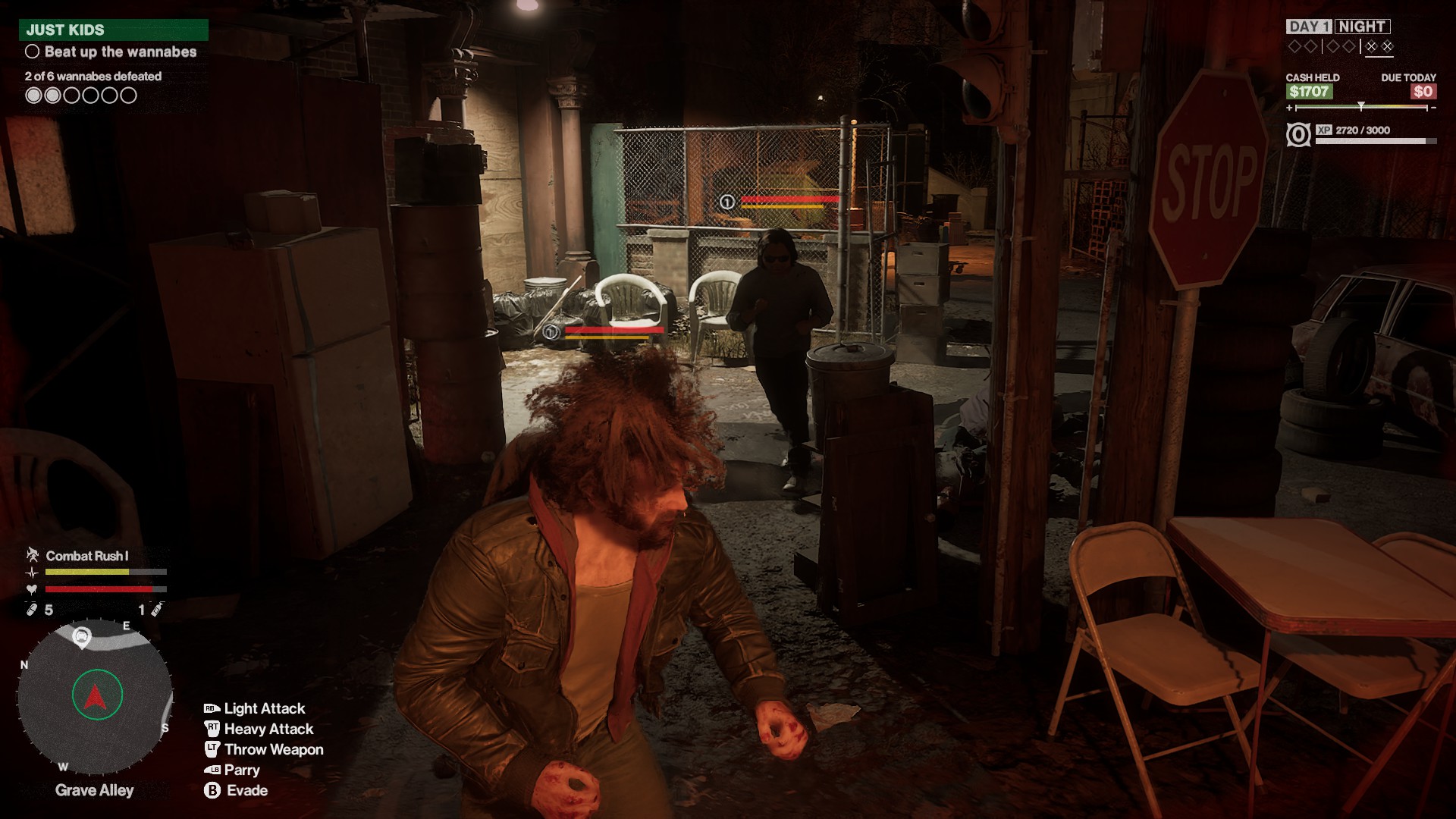Inspect the Combat Rush I status icon
This screenshot has height=819, width=1456.
pyautogui.click(x=33, y=555)
